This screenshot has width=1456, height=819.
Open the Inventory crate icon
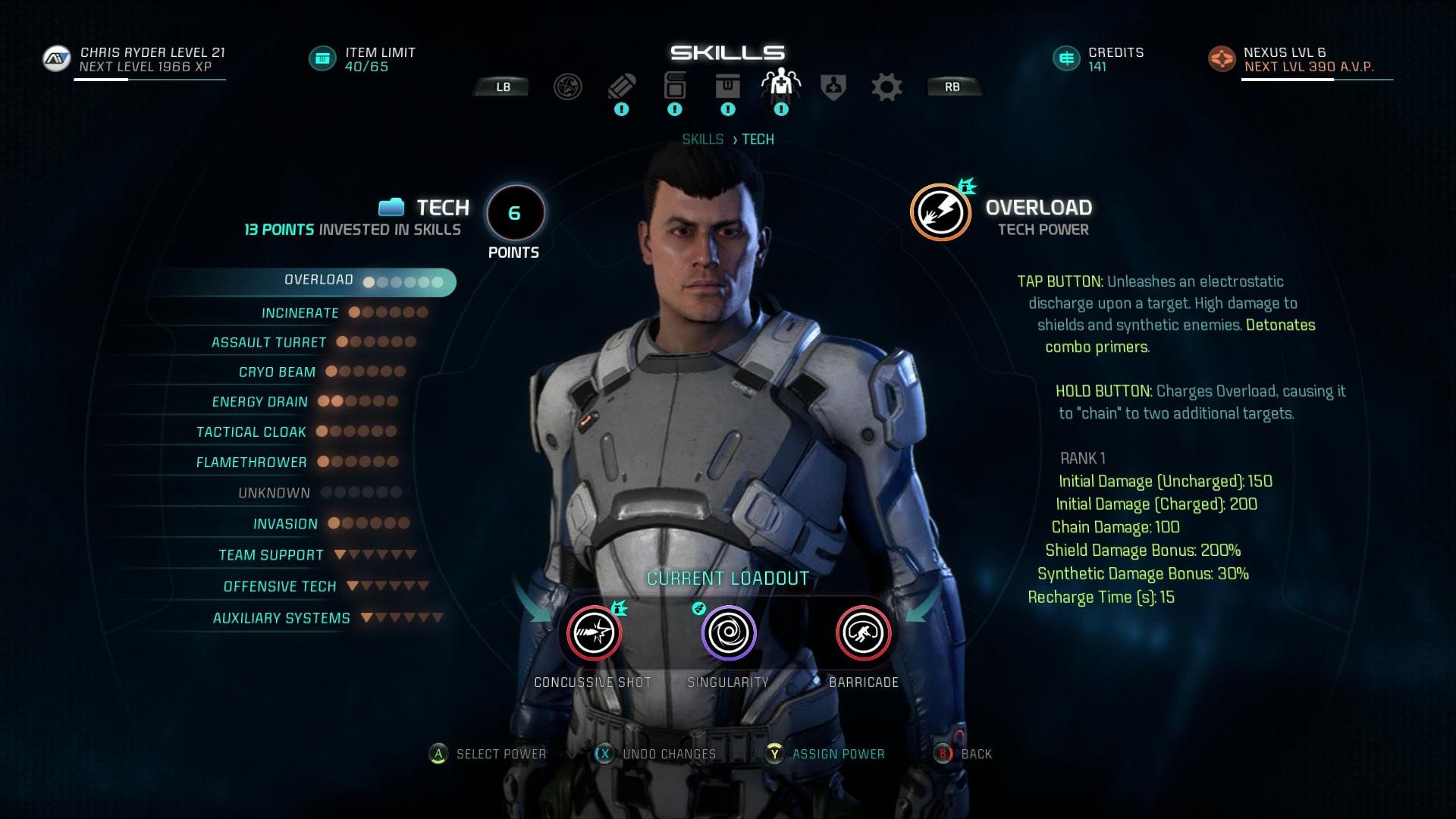click(x=728, y=86)
